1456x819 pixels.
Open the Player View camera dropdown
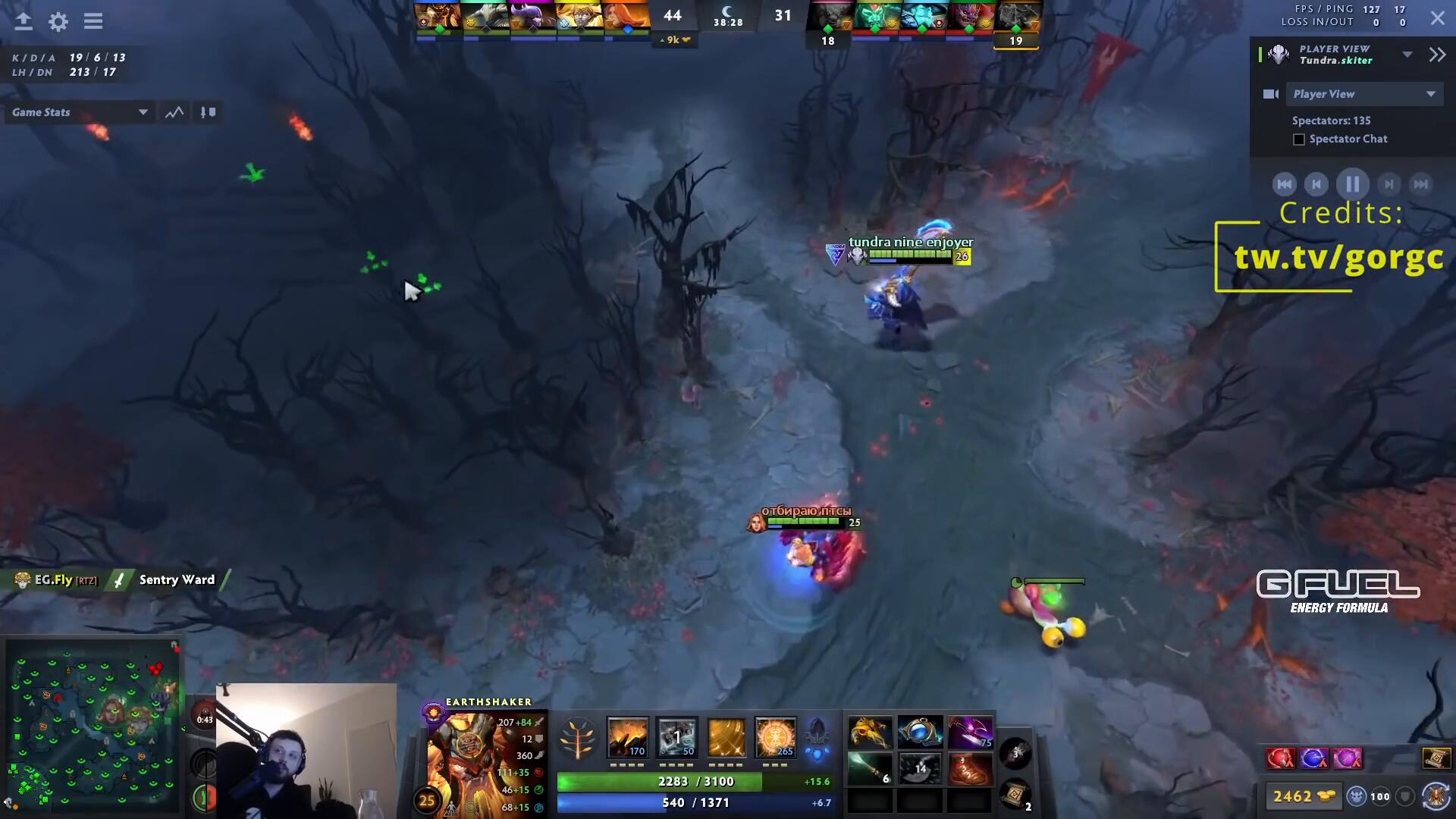[1364, 94]
